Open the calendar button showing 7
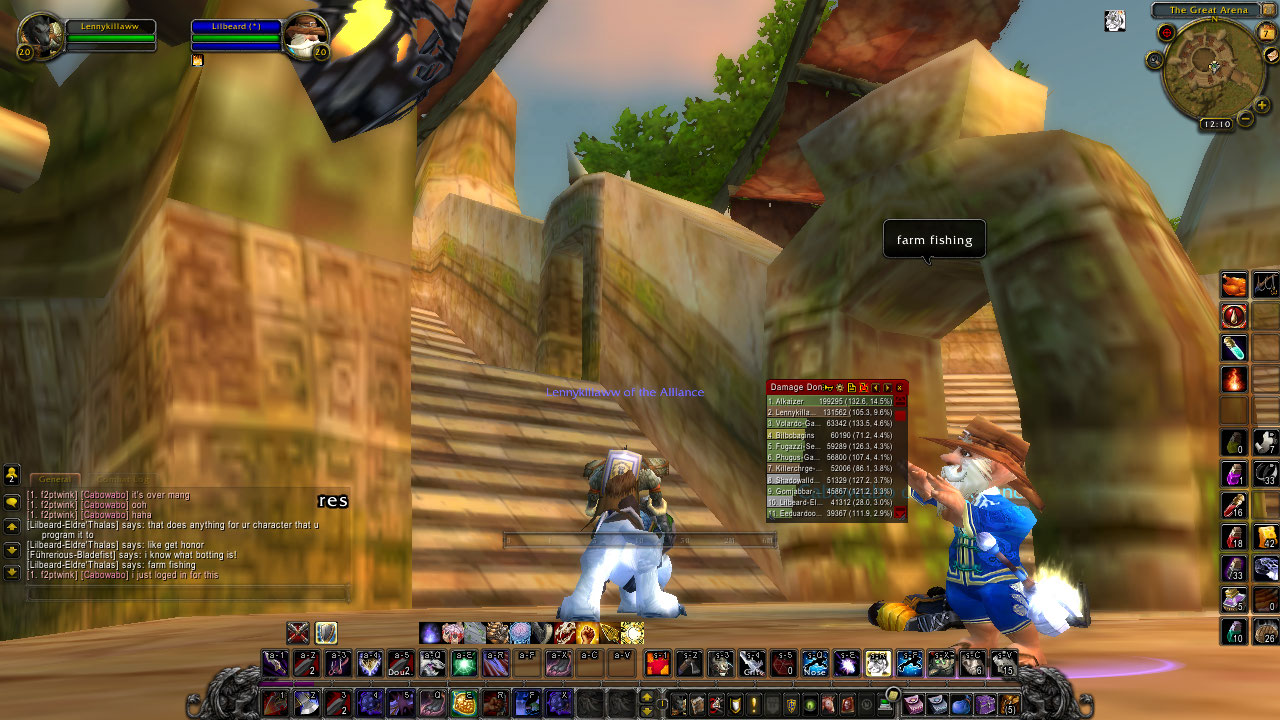 tap(1268, 32)
